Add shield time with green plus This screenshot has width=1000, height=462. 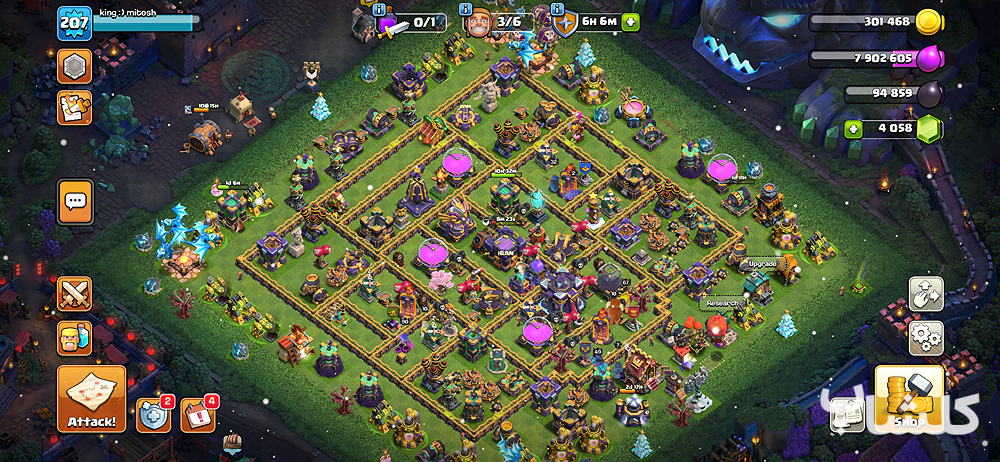click(x=630, y=22)
